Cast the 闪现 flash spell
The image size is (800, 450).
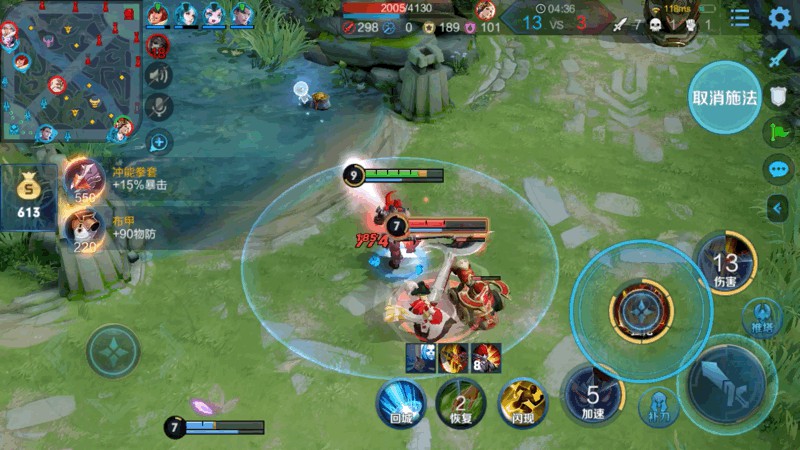(522, 401)
